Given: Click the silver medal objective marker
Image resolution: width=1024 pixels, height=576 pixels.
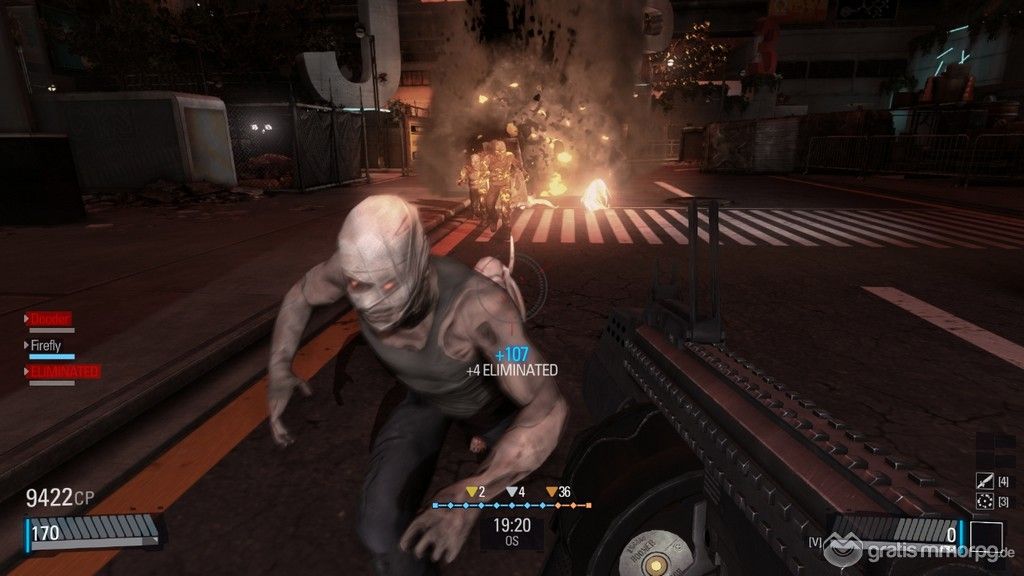Looking at the screenshot, I should [x=511, y=491].
